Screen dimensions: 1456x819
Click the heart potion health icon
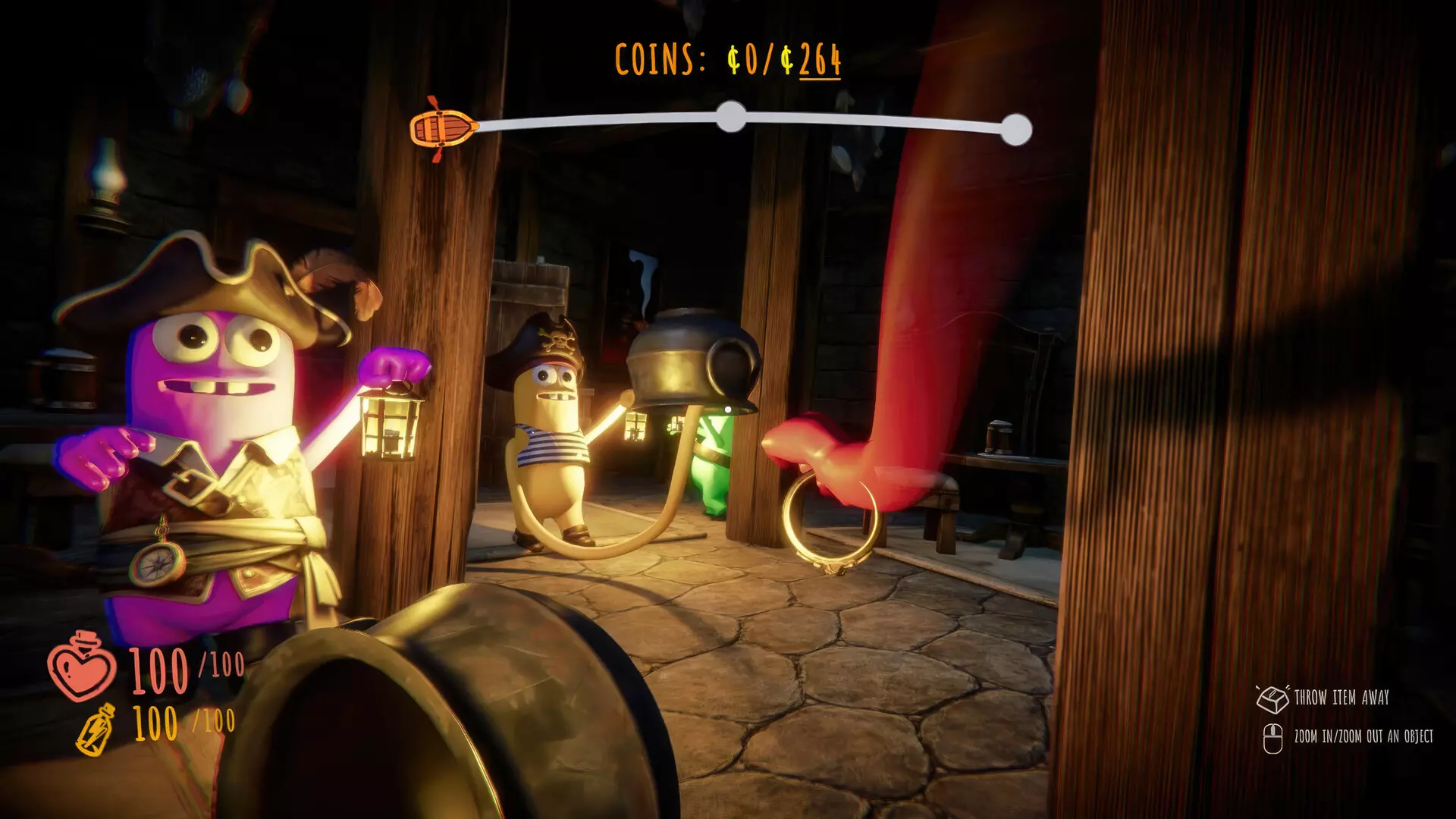(x=82, y=667)
